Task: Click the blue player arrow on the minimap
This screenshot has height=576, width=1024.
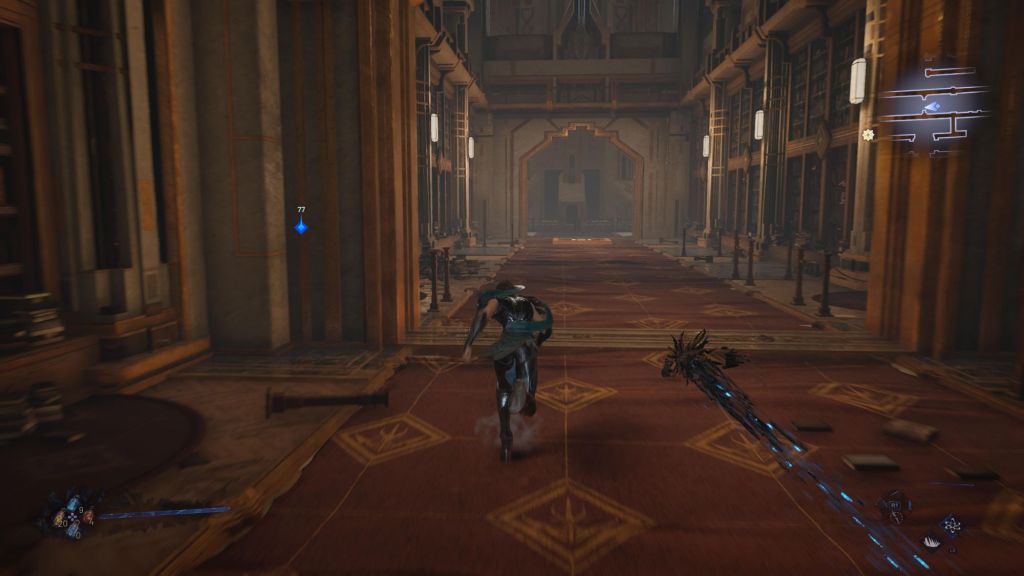Action: (x=931, y=107)
